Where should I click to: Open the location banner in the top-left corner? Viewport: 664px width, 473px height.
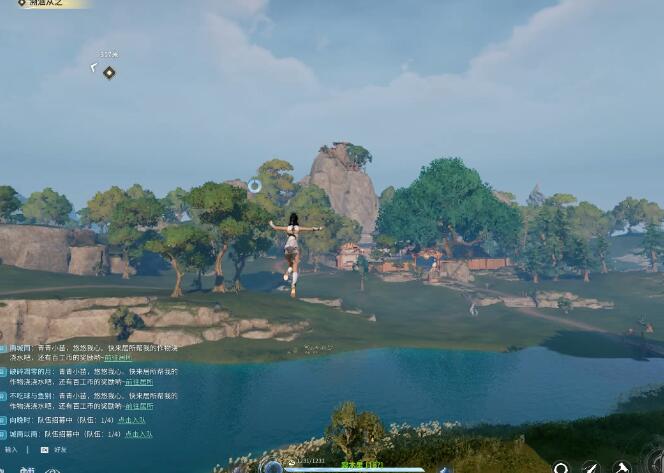pos(45,4)
